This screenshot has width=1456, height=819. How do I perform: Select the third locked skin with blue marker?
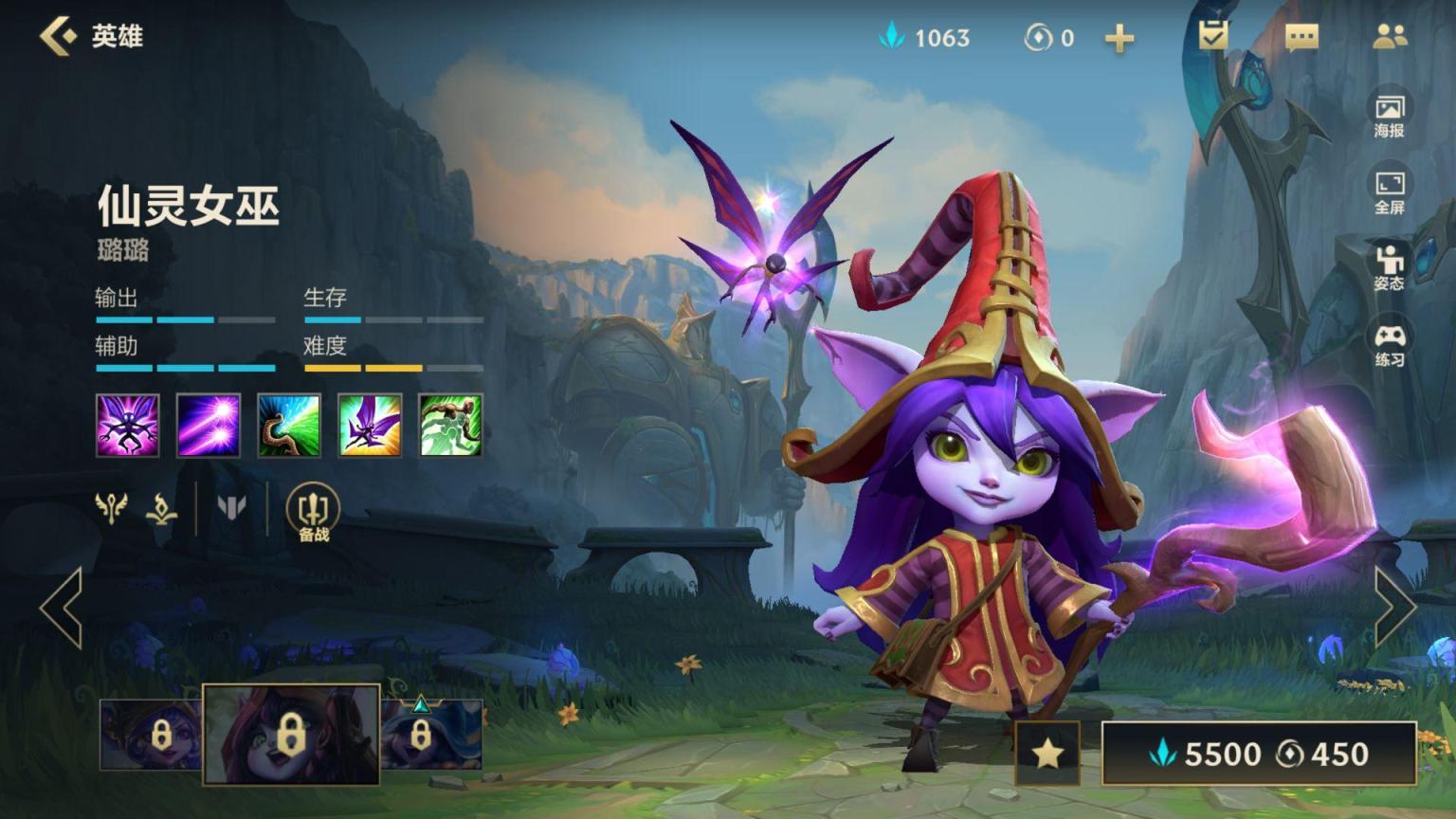coord(431,735)
